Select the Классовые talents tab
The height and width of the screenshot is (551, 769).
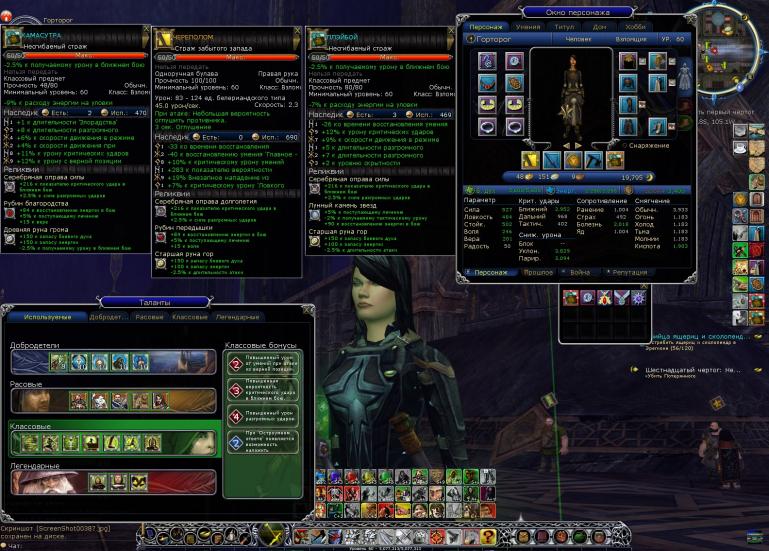pyautogui.click(x=190, y=317)
